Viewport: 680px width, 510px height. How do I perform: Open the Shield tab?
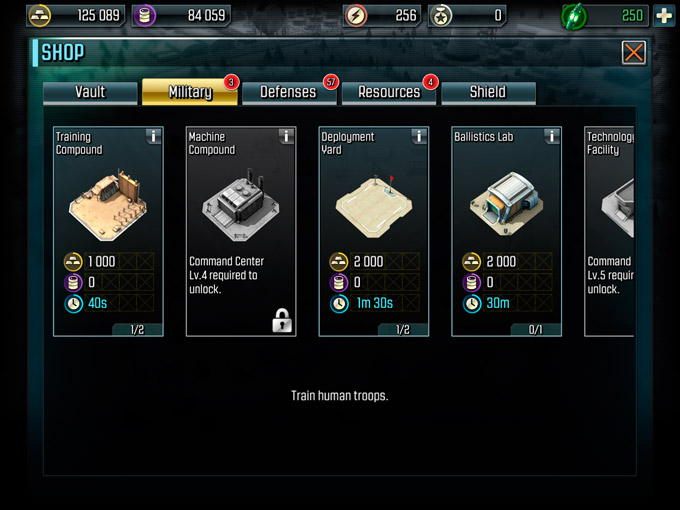click(x=488, y=92)
